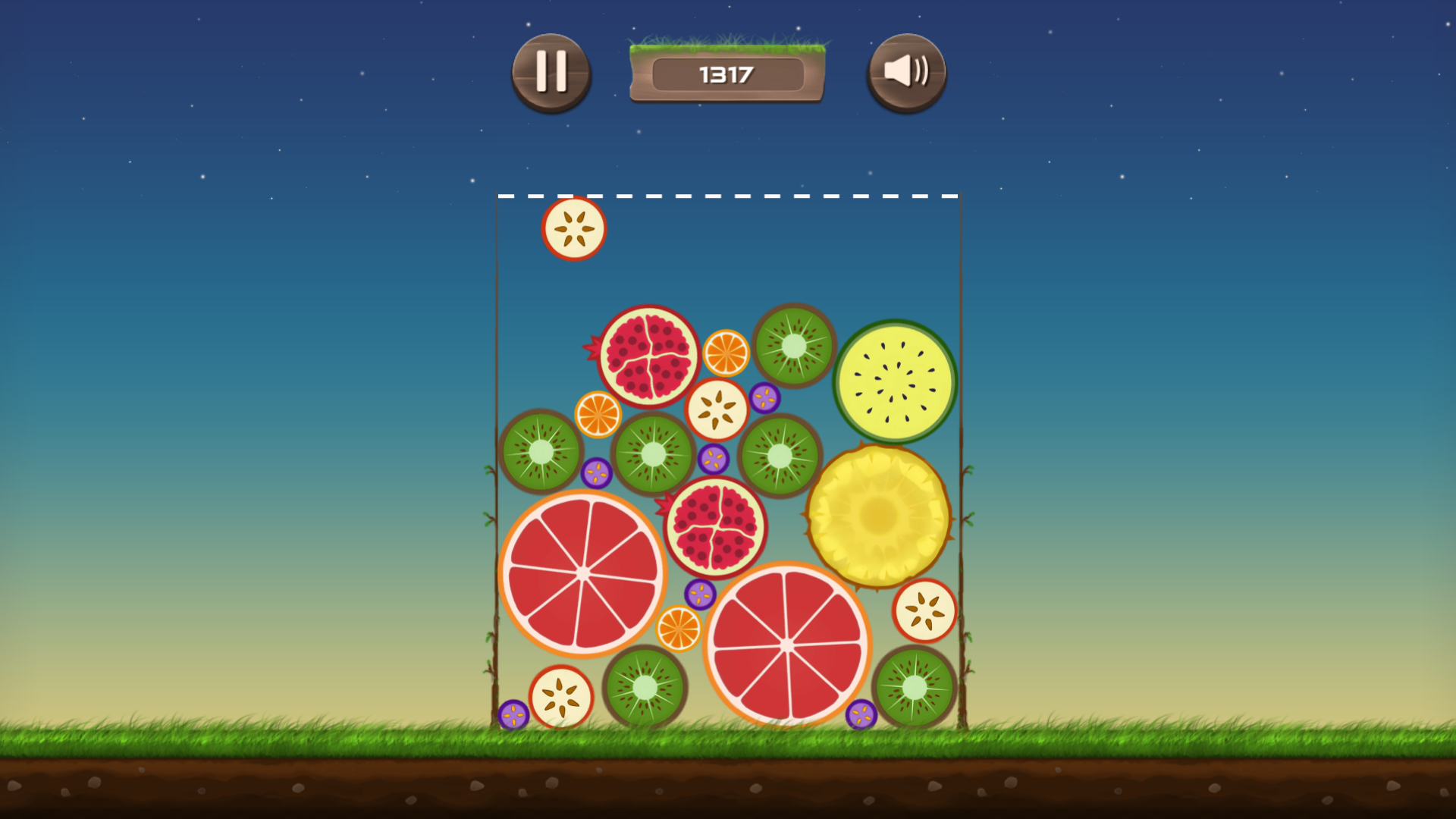Toggle pause on the game
Screen dimensions: 1456x819
[x=551, y=72]
